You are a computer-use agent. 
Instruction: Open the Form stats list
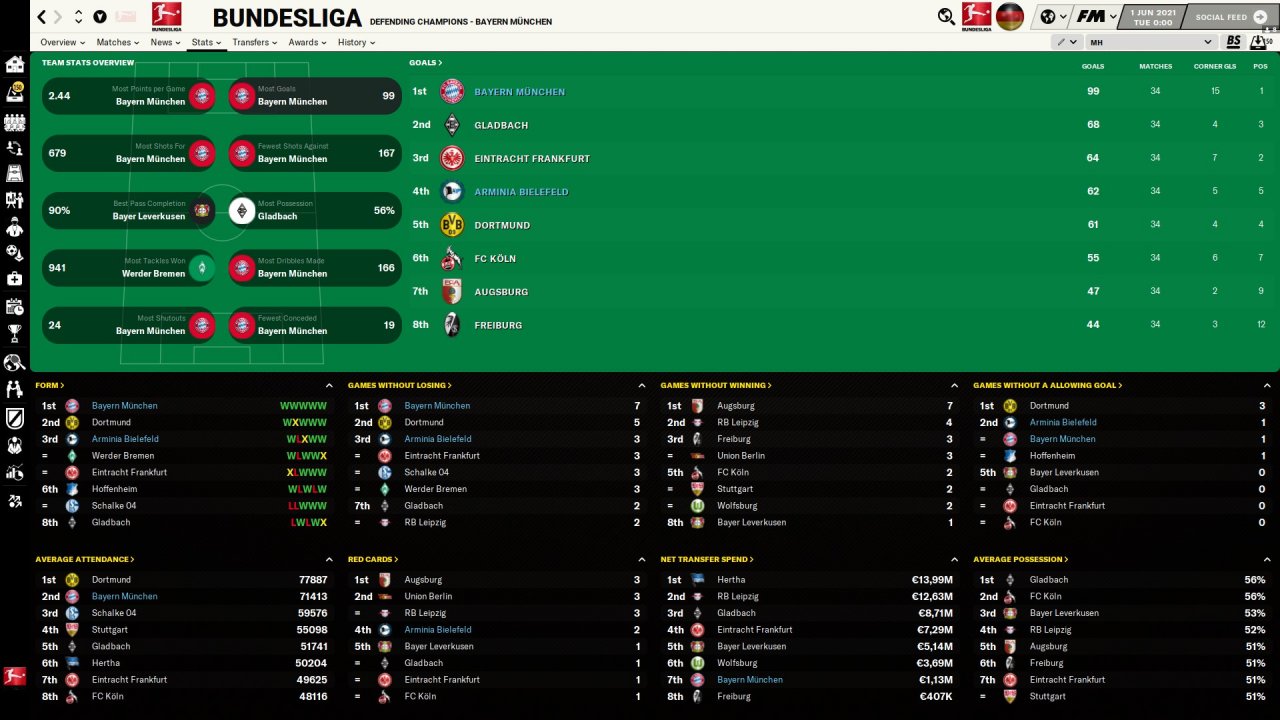49,385
